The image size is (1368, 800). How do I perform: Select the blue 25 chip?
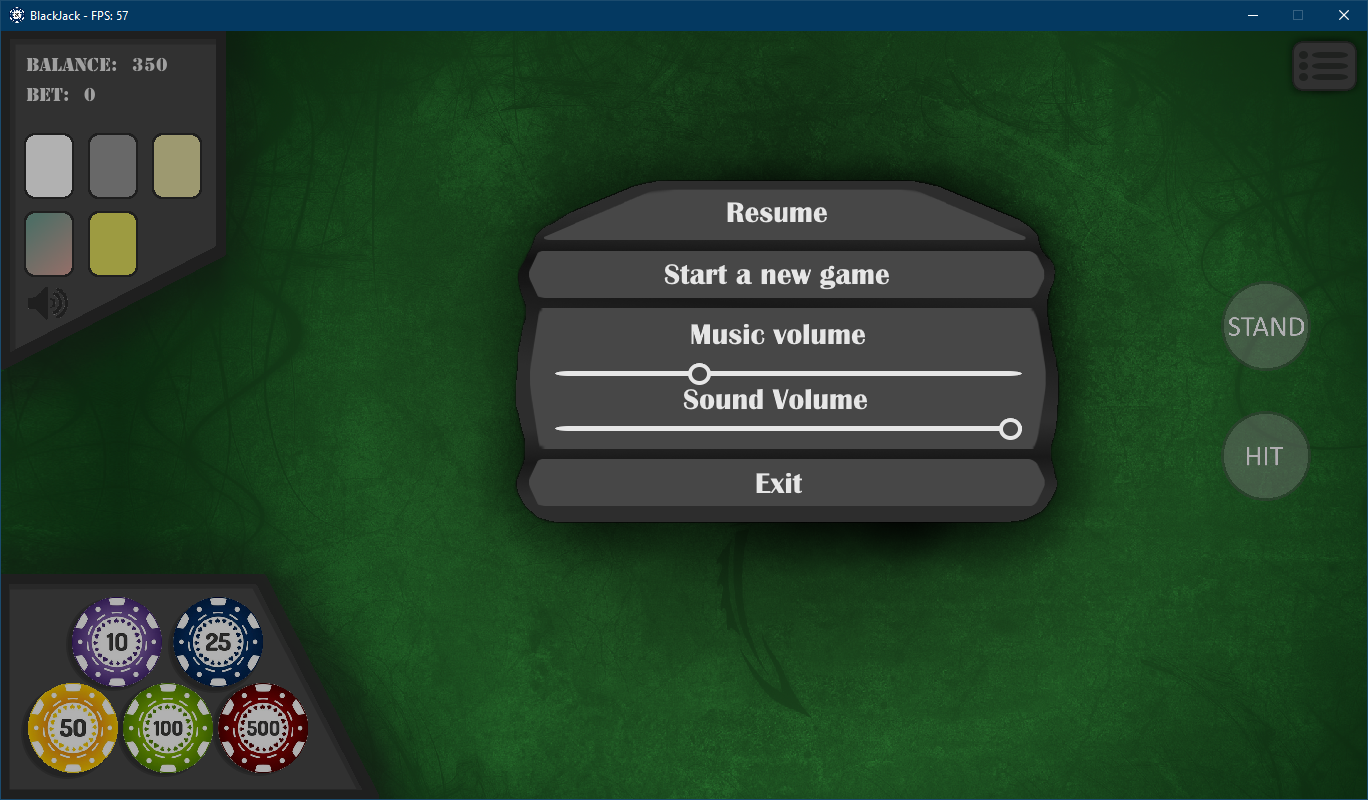click(217, 642)
